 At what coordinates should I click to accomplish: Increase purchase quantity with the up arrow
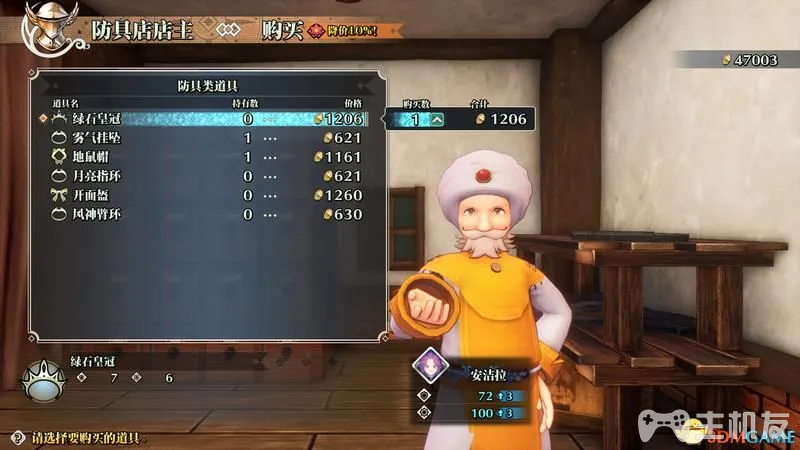coord(437,120)
